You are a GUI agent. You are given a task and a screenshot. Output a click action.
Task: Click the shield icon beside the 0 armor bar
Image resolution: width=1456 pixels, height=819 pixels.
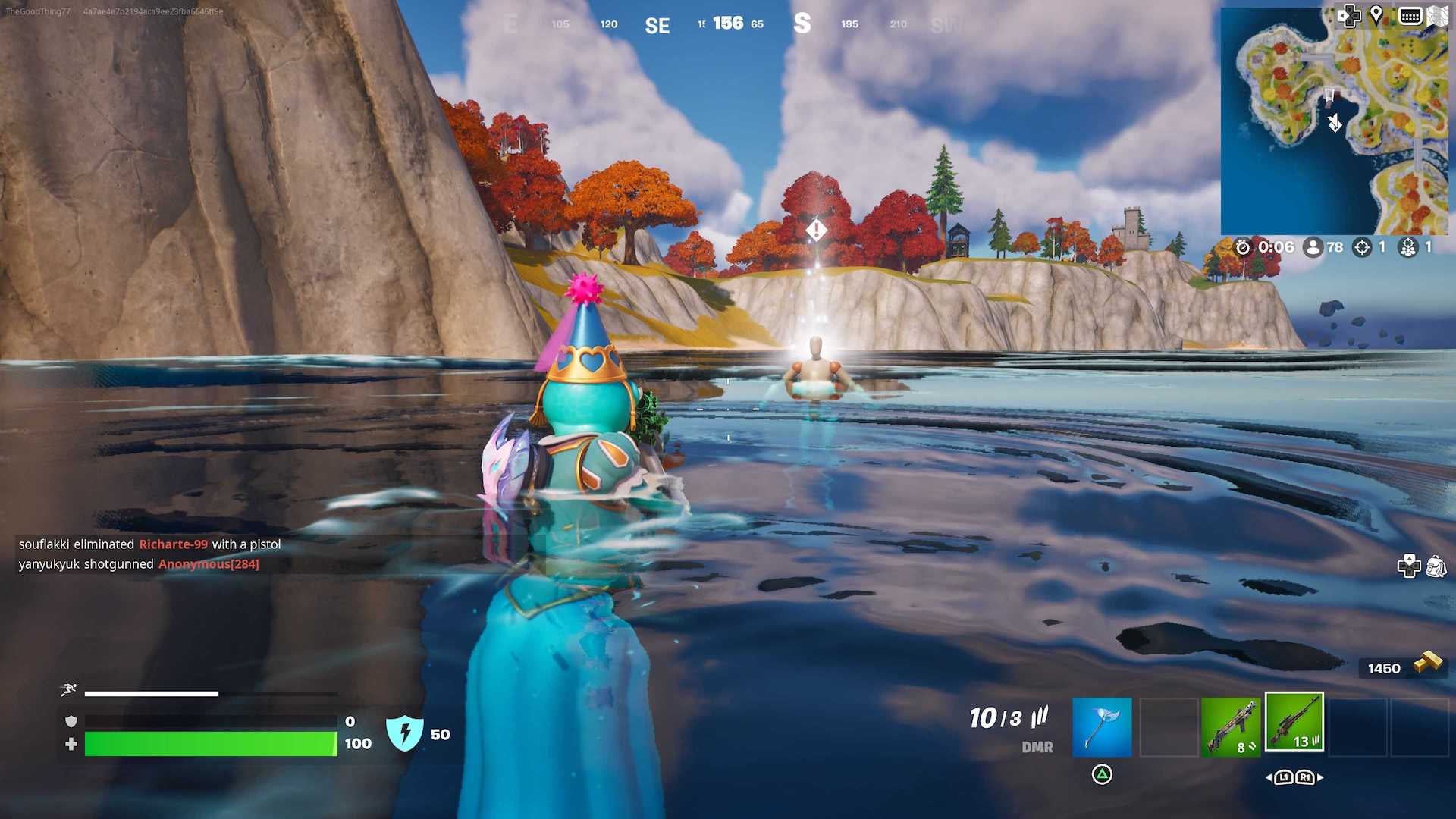pyautogui.click(x=69, y=720)
